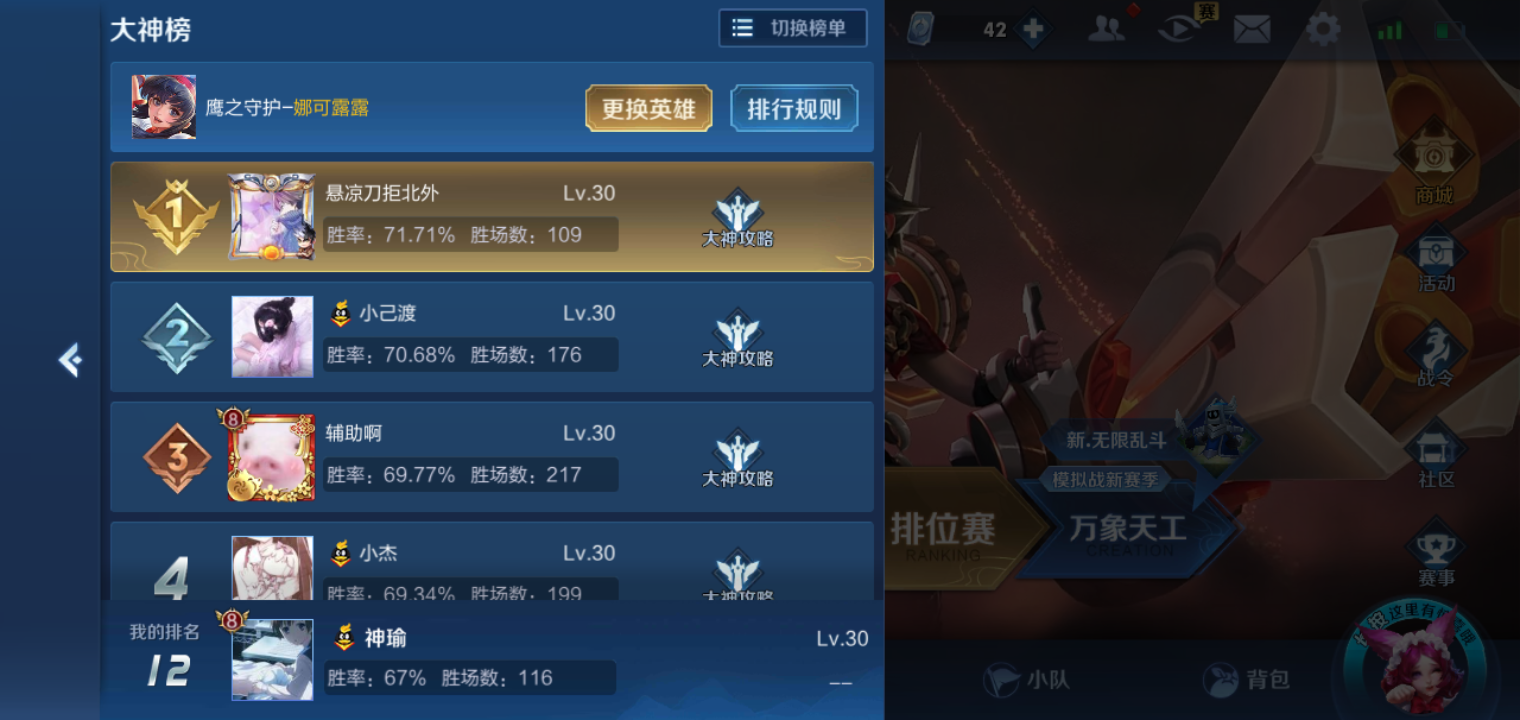Click the 更换英雄 change hero button
The width and height of the screenshot is (1520, 720).
[x=648, y=108]
